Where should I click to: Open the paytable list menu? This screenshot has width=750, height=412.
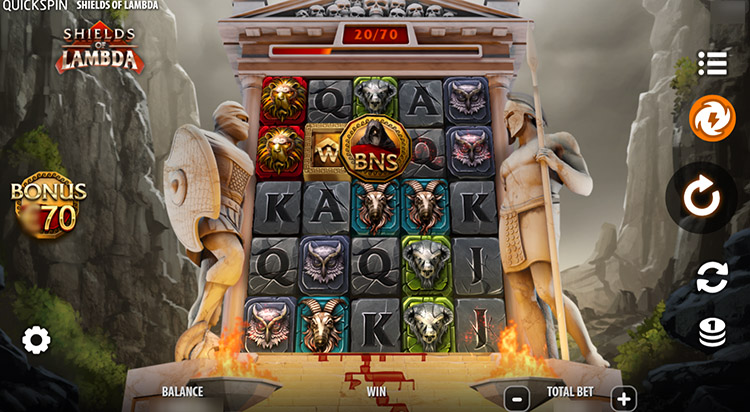point(712,63)
